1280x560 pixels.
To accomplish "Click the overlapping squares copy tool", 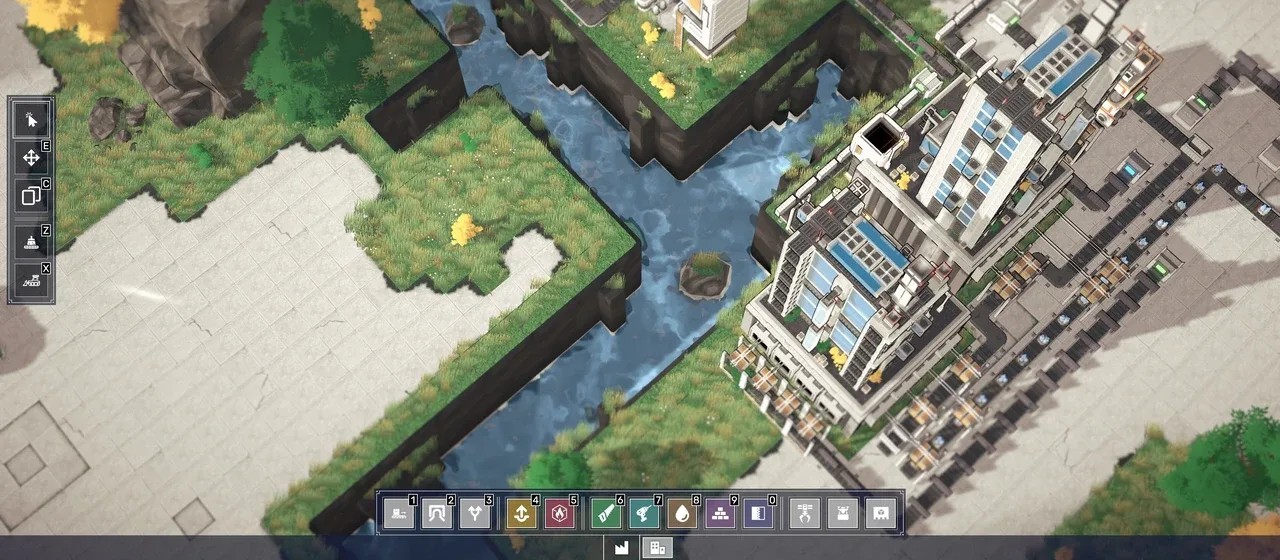I will click(31, 196).
